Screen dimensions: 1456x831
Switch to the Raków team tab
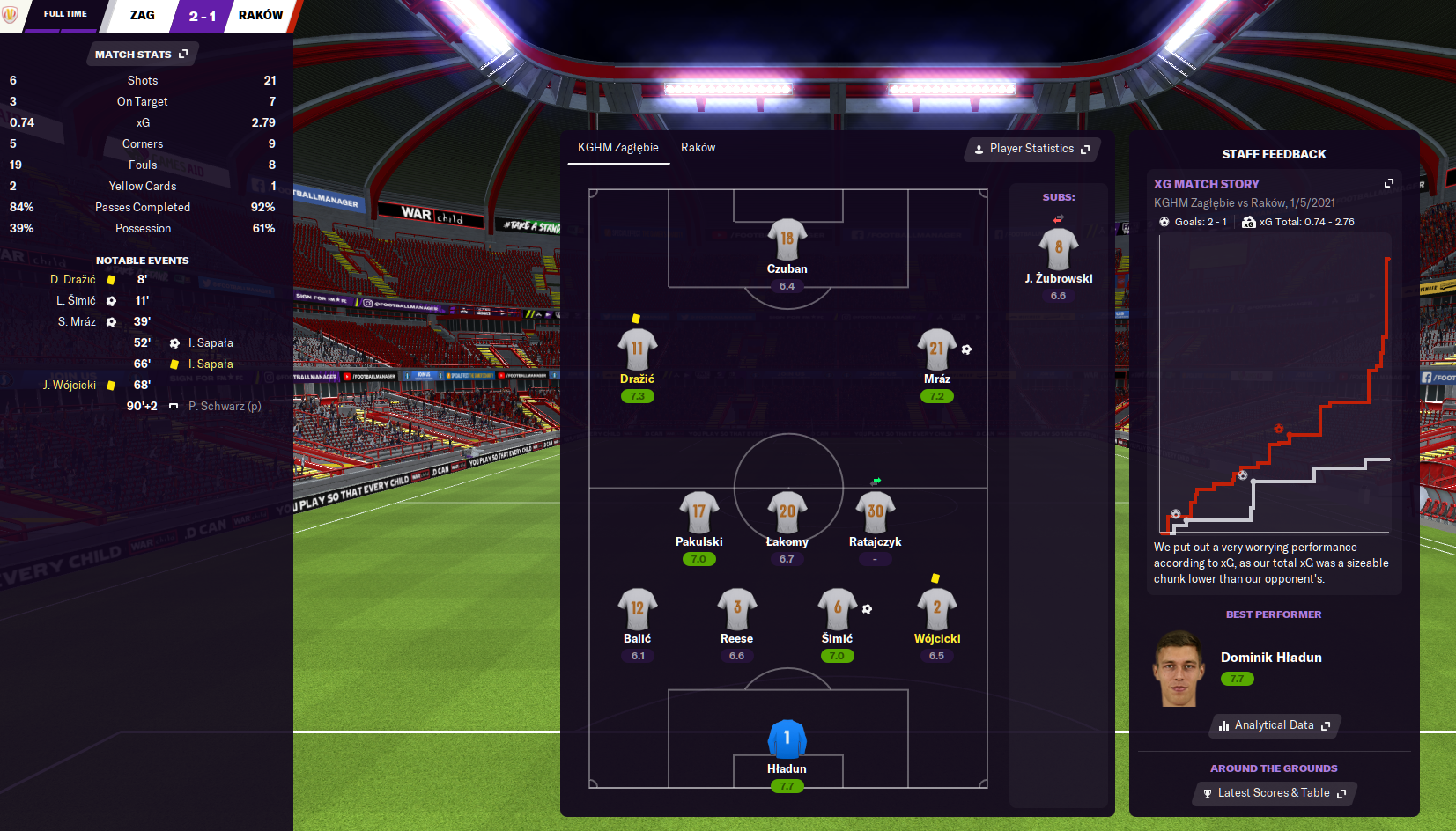[698, 148]
